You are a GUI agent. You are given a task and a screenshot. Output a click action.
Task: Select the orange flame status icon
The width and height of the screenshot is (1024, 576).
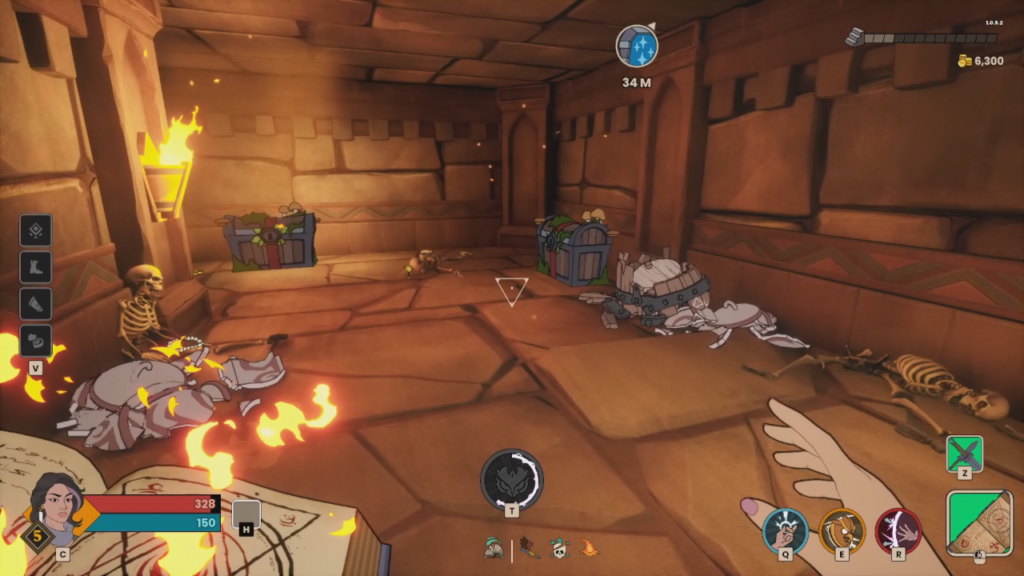589,548
